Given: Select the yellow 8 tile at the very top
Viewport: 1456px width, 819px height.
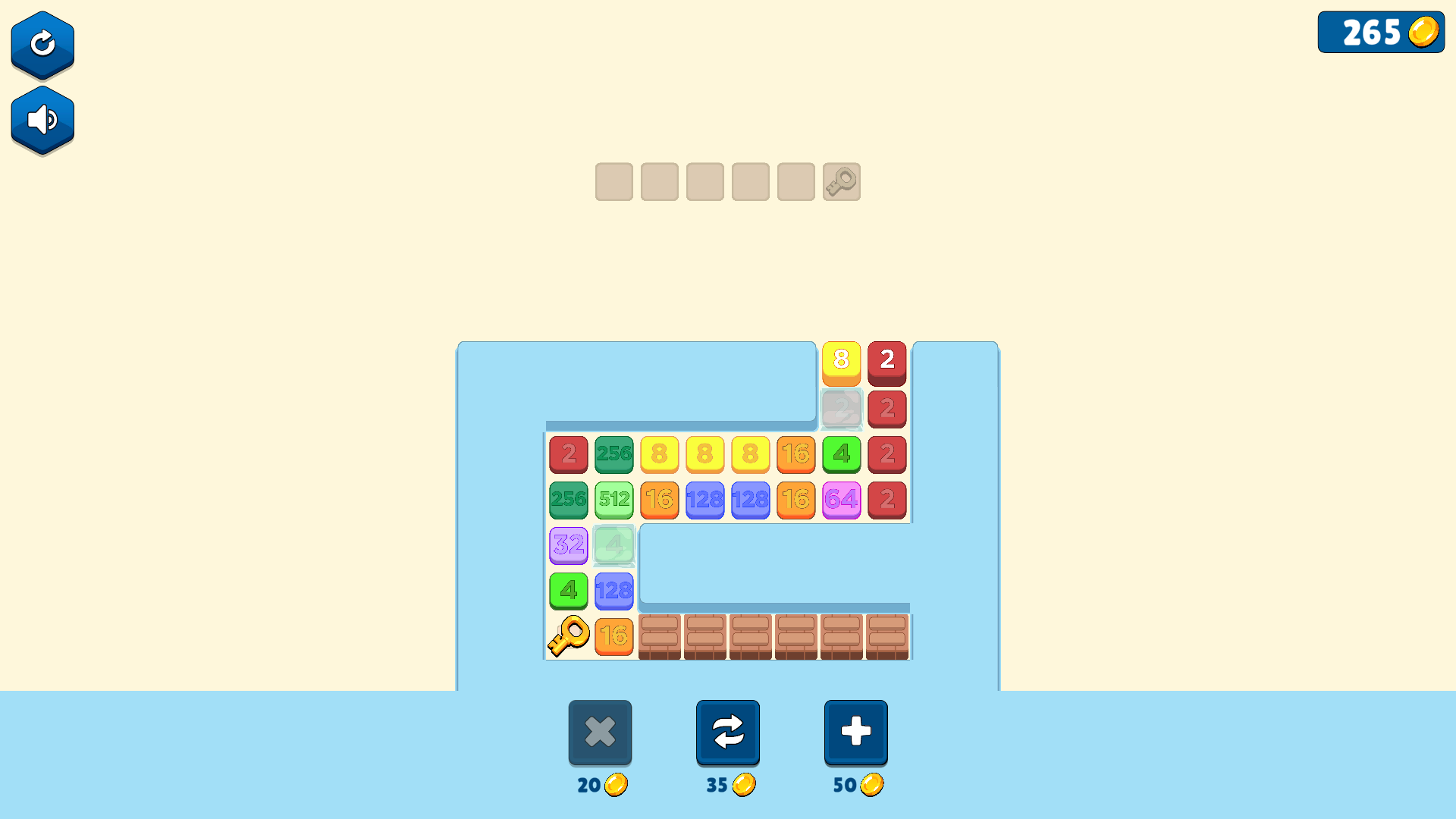Looking at the screenshot, I should pos(841,362).
